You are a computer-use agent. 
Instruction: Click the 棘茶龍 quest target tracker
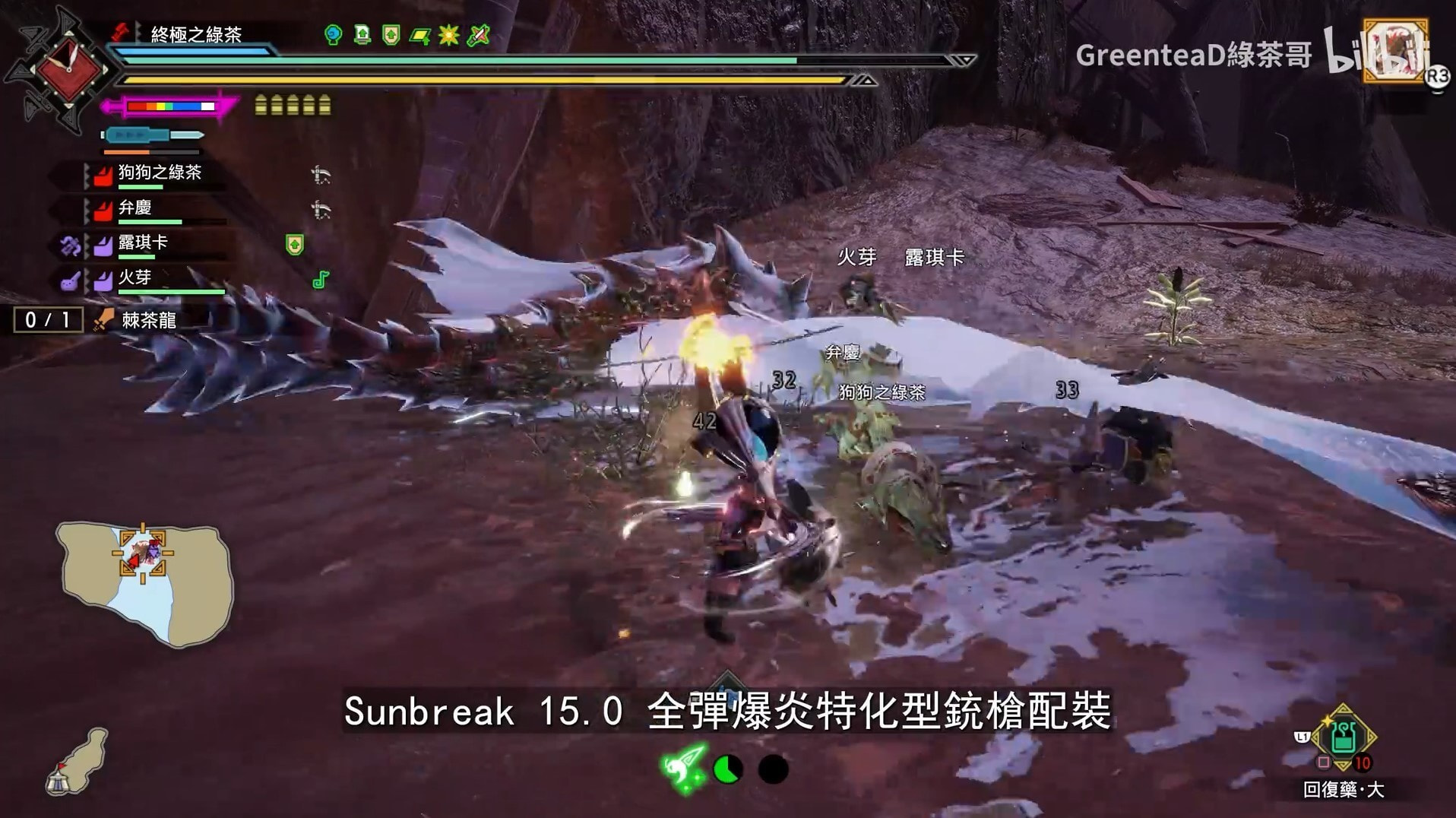click(148, 320)
